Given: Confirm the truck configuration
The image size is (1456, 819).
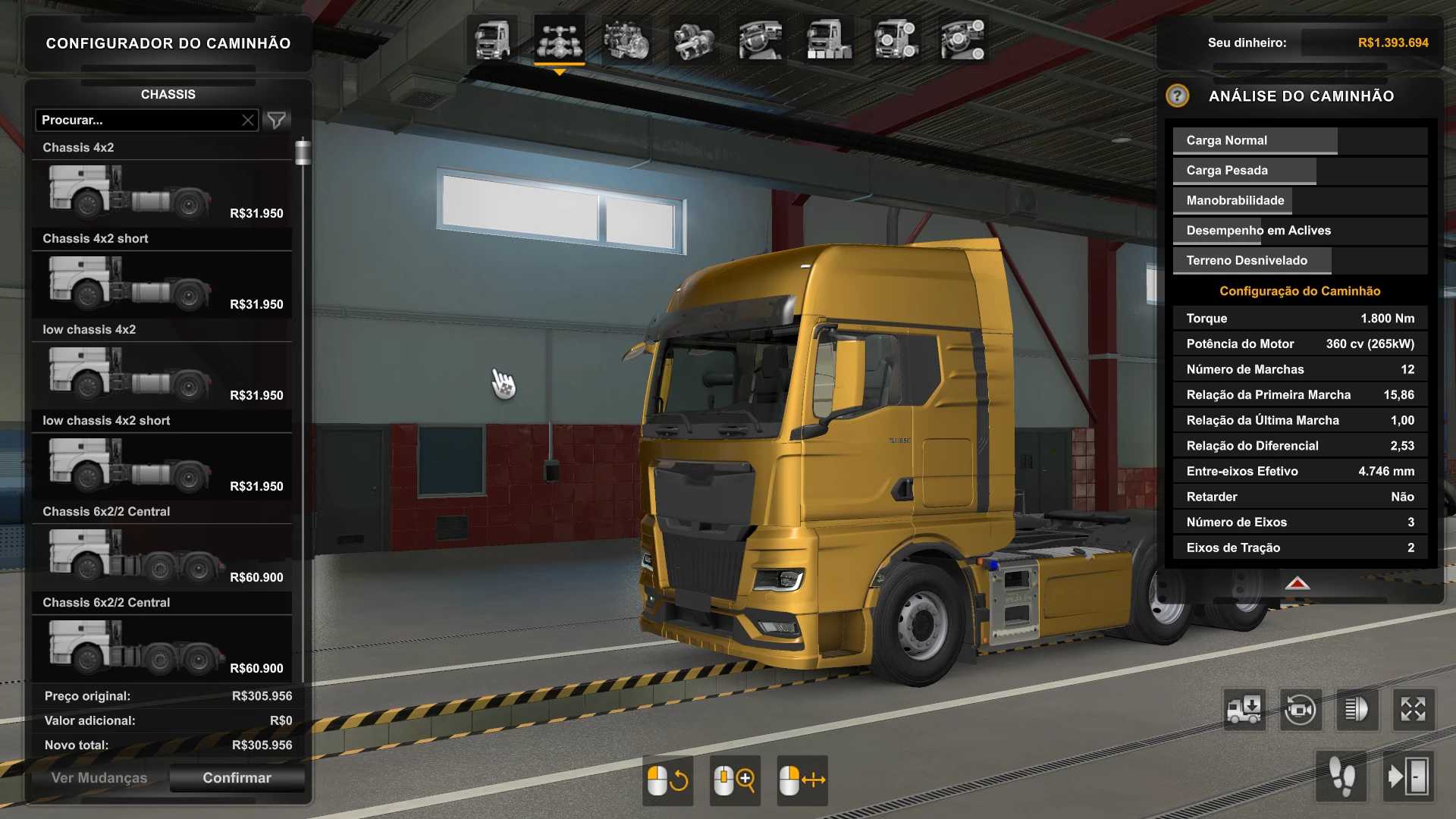Looking at the screenshot, I should tap(237, 778).
